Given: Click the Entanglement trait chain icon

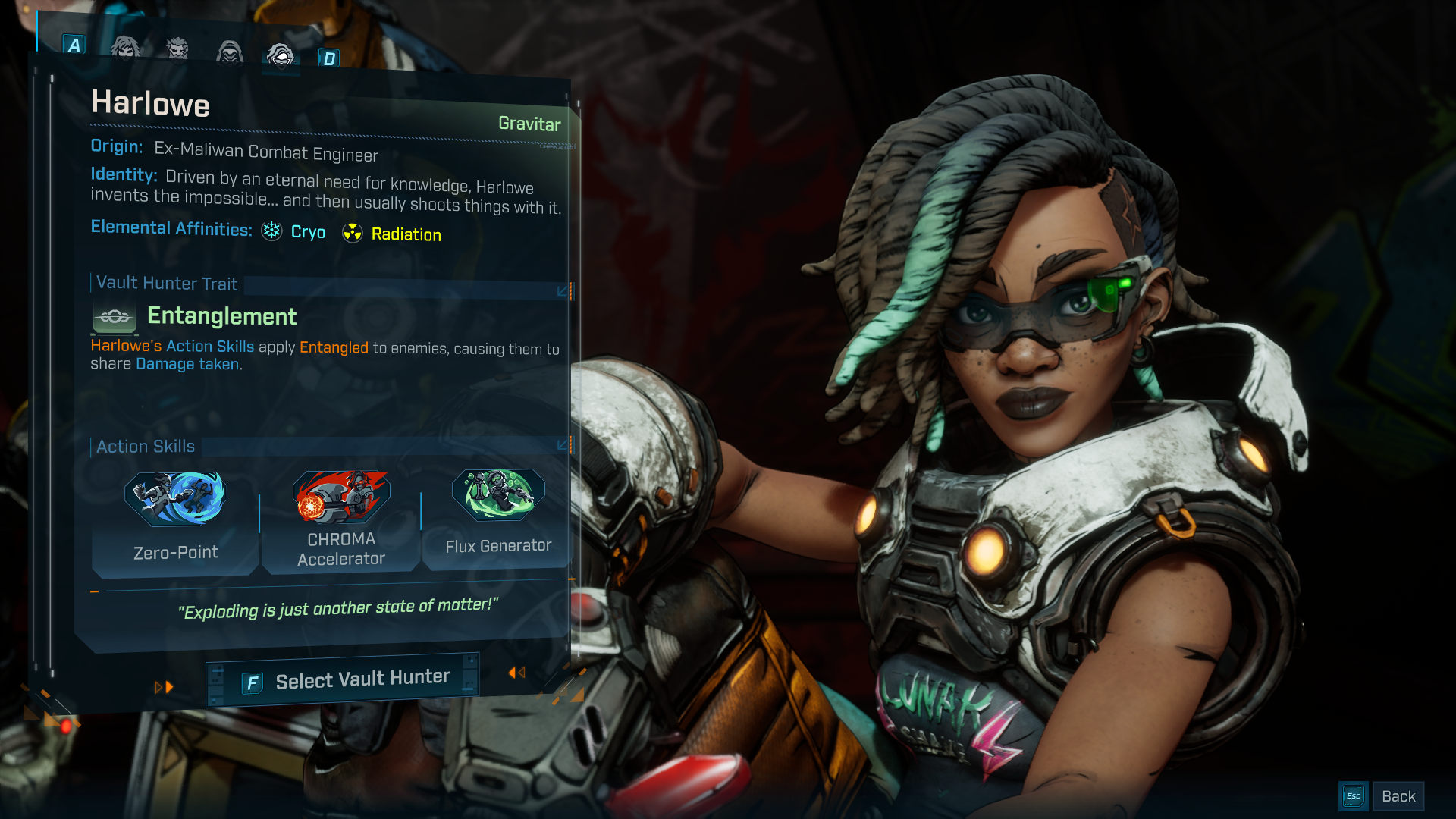Looking at the screenshot, I should [113, 318].
